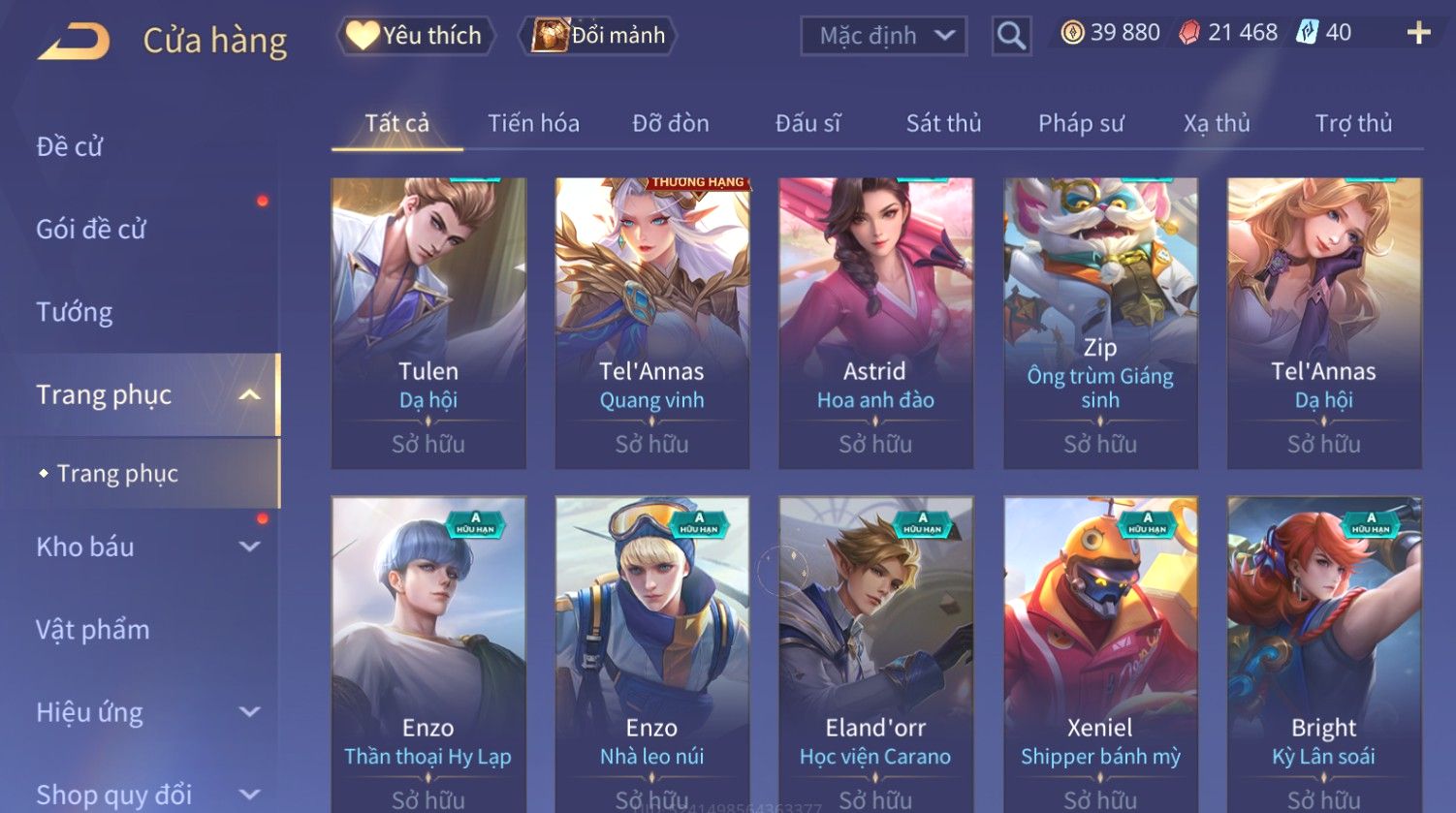Open the Đổi mảnh exchange
The width and height of the screenshot is (1456, 813).
[598, 36]
